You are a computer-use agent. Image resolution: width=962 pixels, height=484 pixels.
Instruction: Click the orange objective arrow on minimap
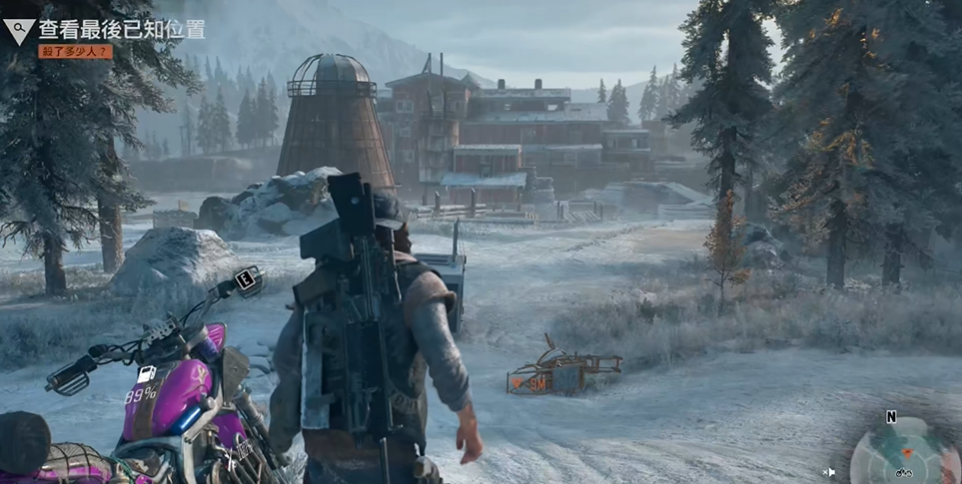coord(907,452)
